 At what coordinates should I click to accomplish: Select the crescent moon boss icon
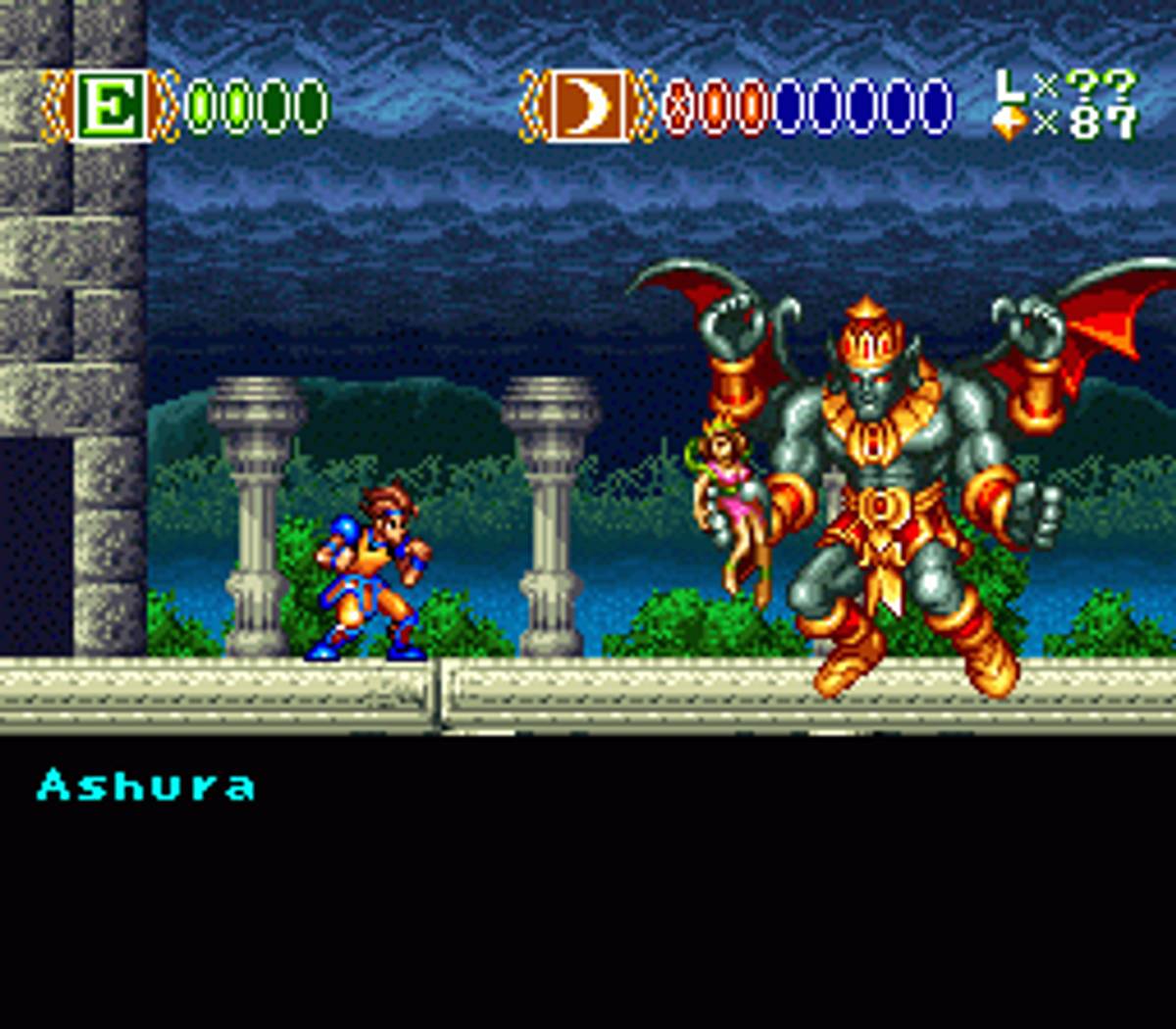pyautogui.click(x=586, y=106)
